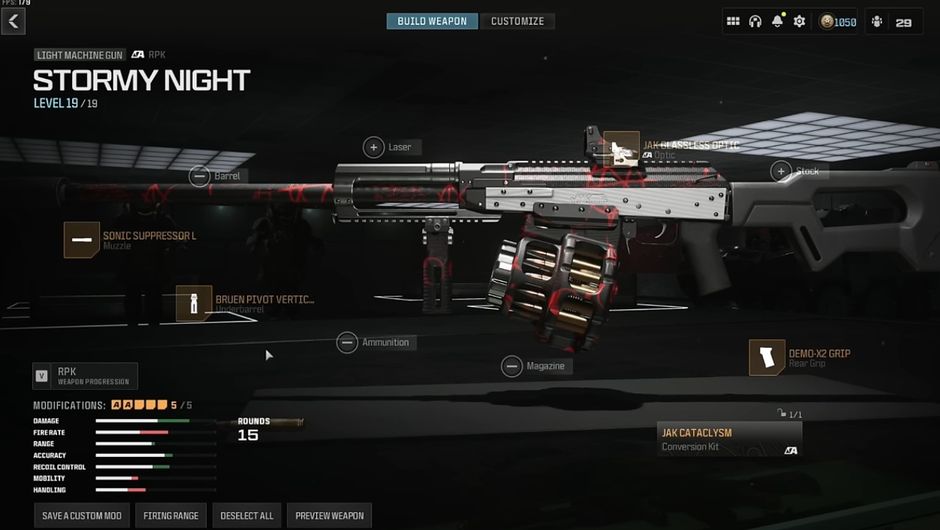Remove the Barrel attachment slot
Image resolution: width=940 pixels, height=530 pixels.
[x=200, y=176]
